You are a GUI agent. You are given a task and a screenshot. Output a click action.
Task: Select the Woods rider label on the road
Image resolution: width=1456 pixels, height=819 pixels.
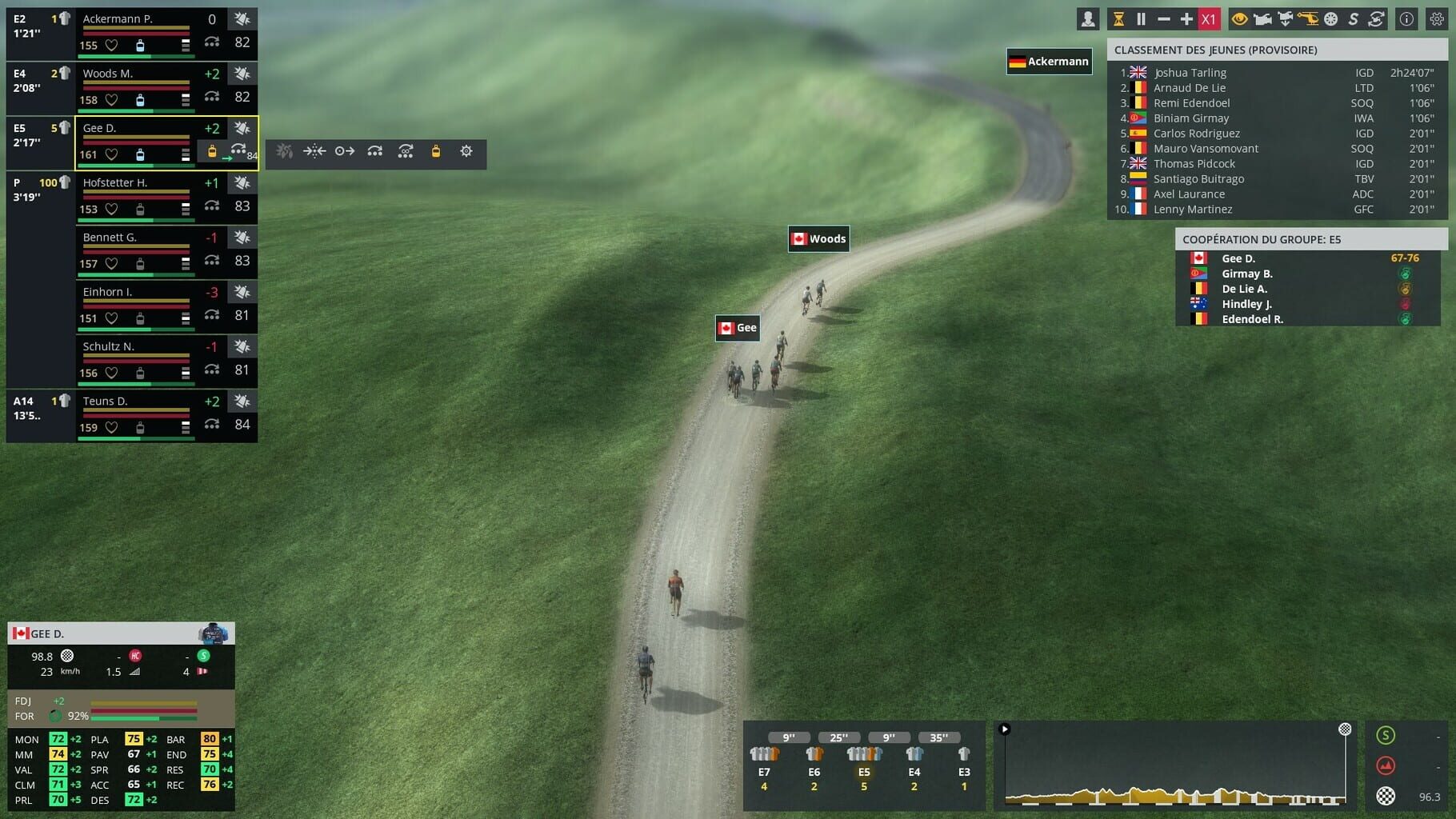(818, 238)
